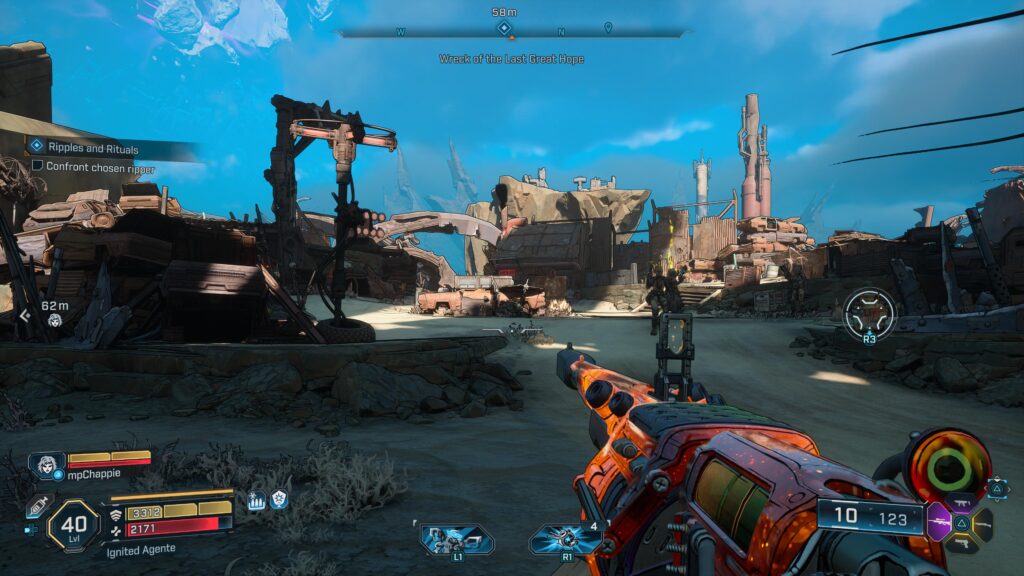The height and width of the screenshot is (576, 1024).
Task: Open the level 40 character badge
Action: tap(73, 526)
